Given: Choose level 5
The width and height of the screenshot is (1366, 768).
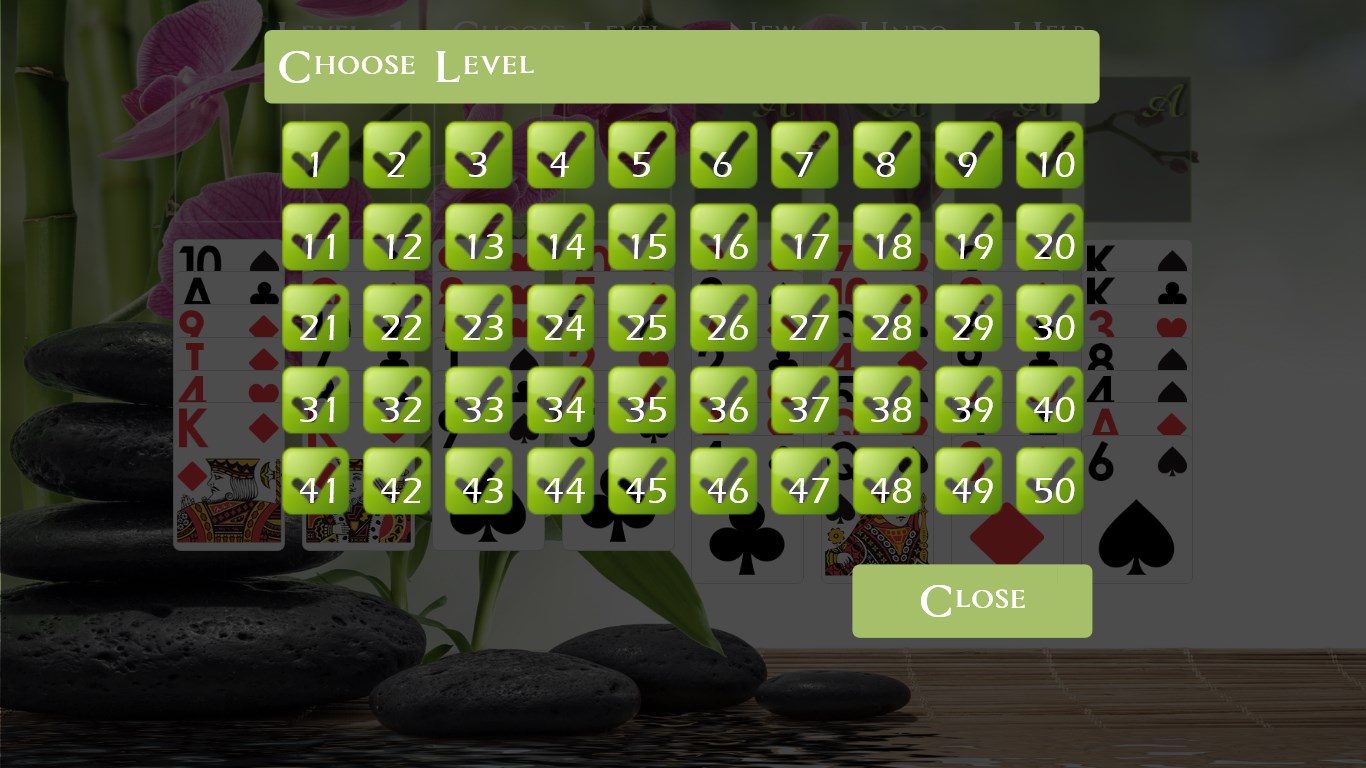Looking at the screenshot, I should (x=642, y=156).
